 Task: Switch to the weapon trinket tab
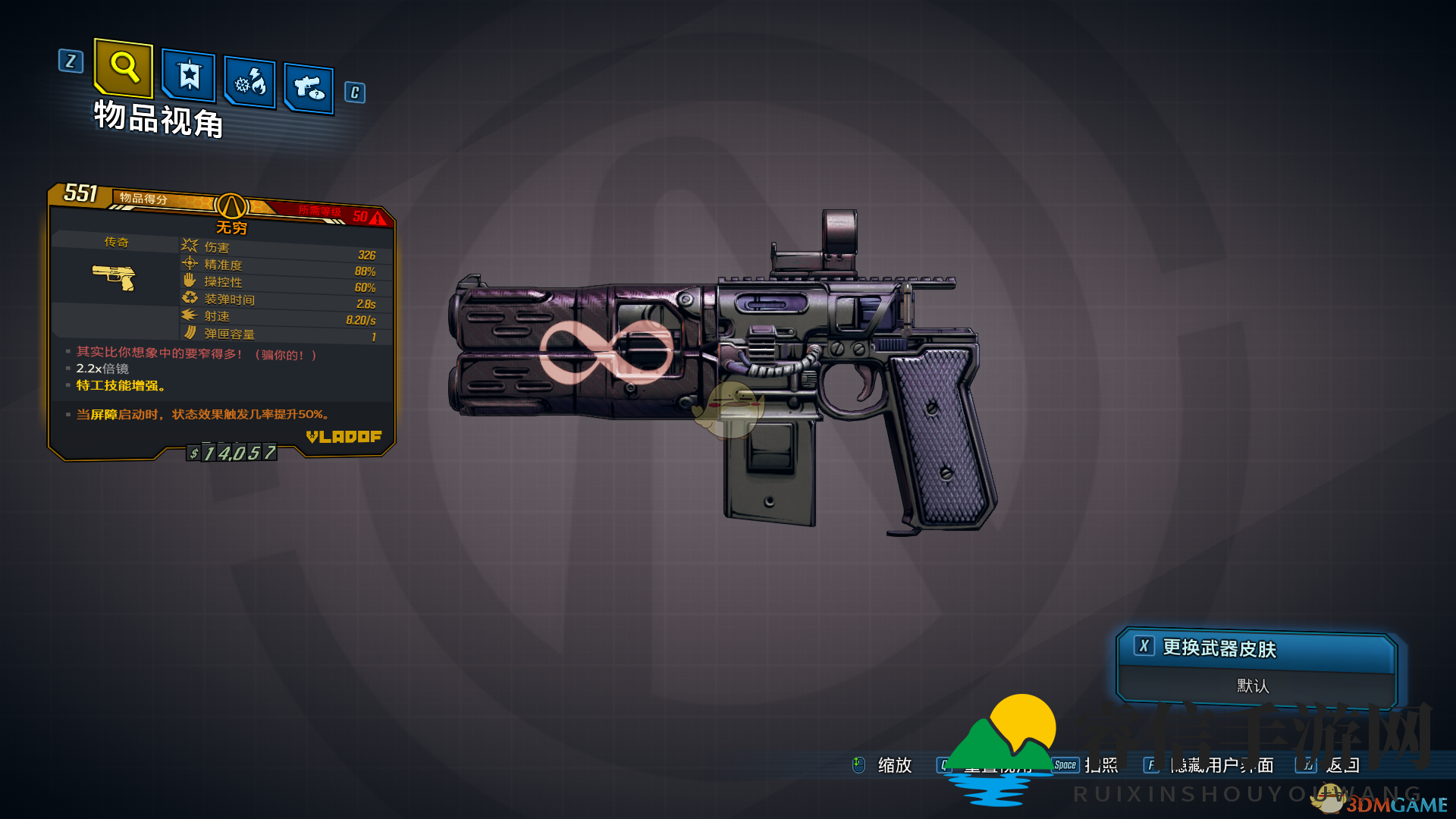point(309,88)
